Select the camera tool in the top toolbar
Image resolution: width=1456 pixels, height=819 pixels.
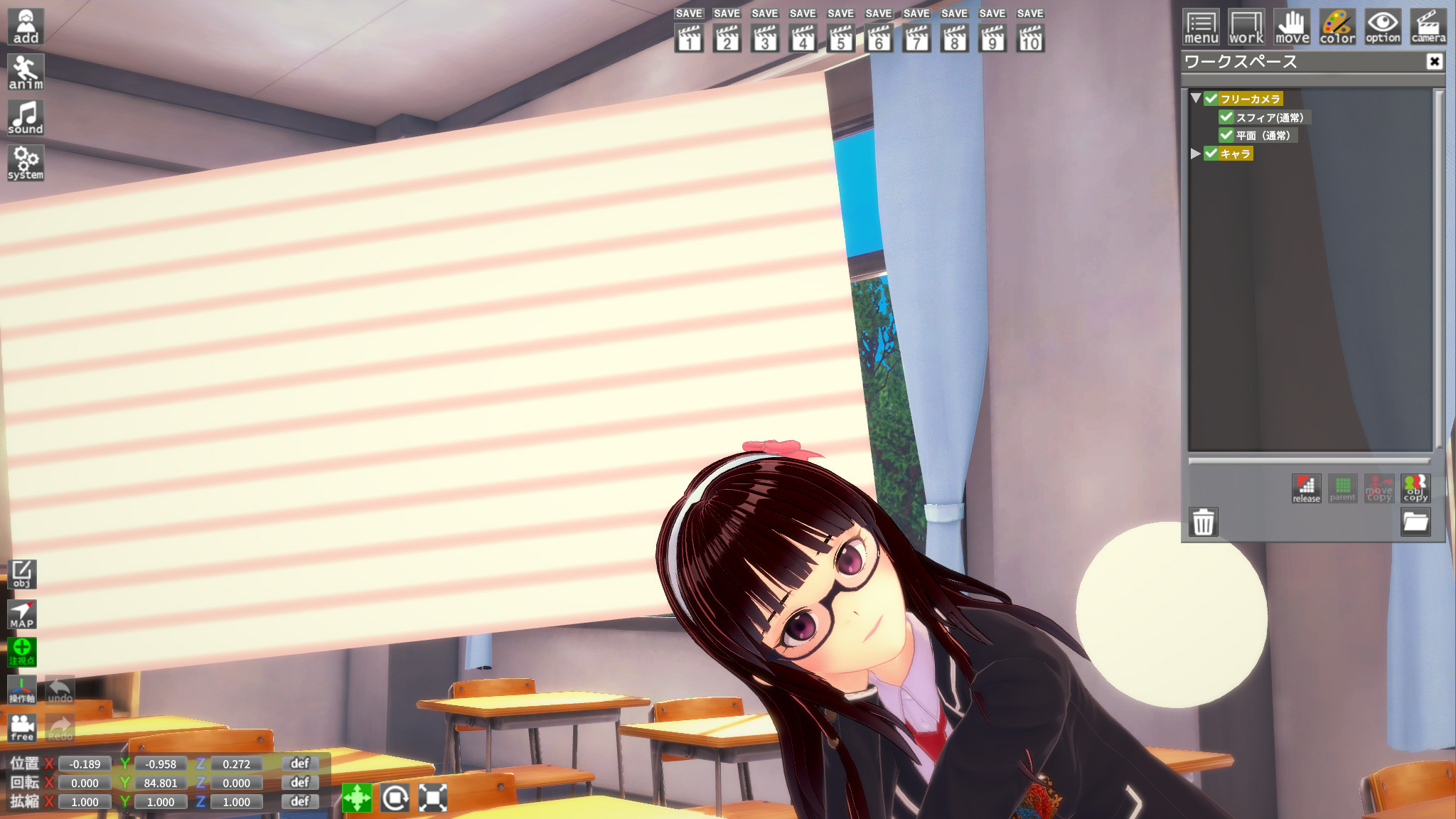click(x=1428, y=26)
